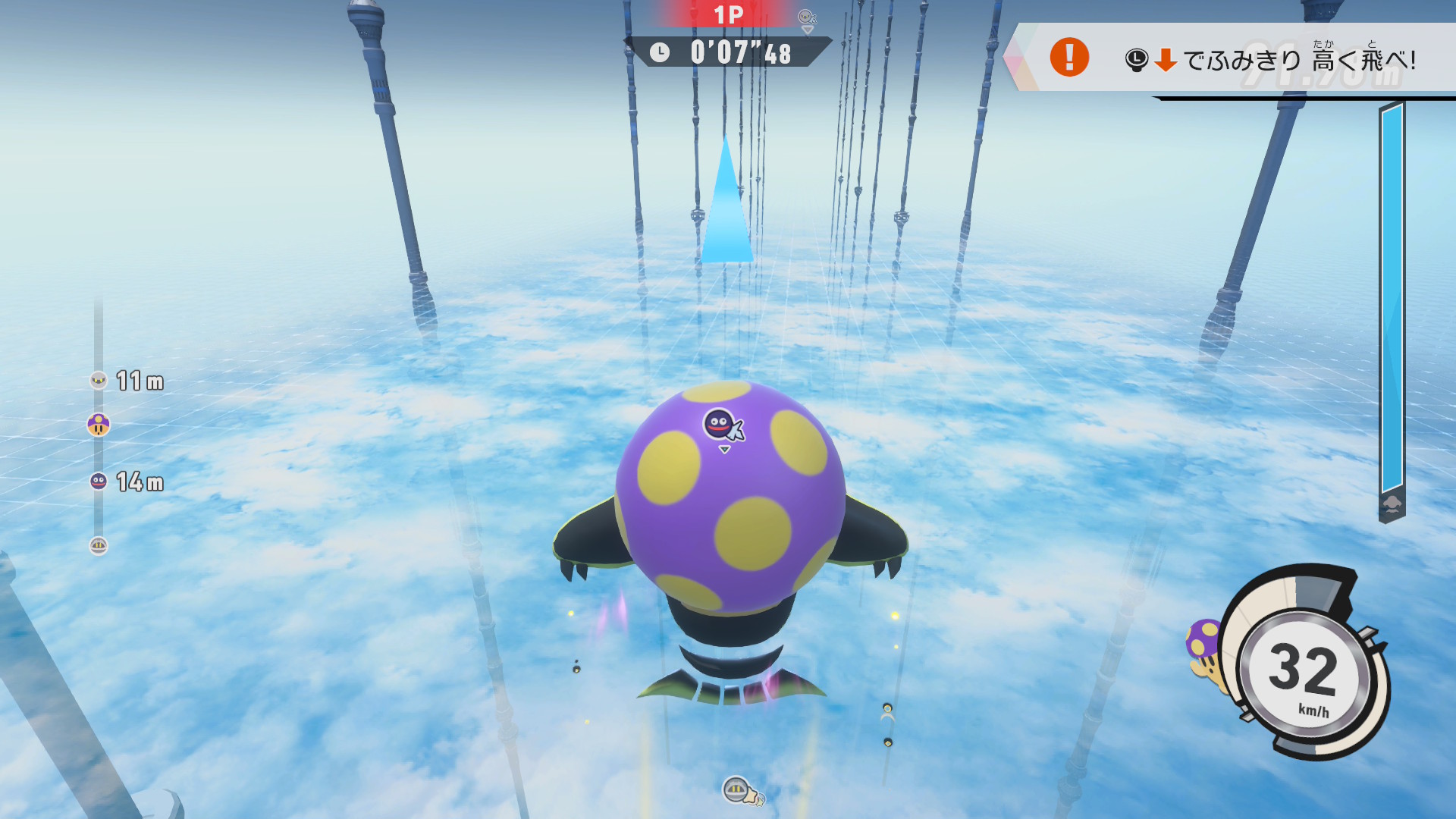Click the rival icon beside the 11m label
This screenshot has height=819, width=1456.
tap(99, 380)
